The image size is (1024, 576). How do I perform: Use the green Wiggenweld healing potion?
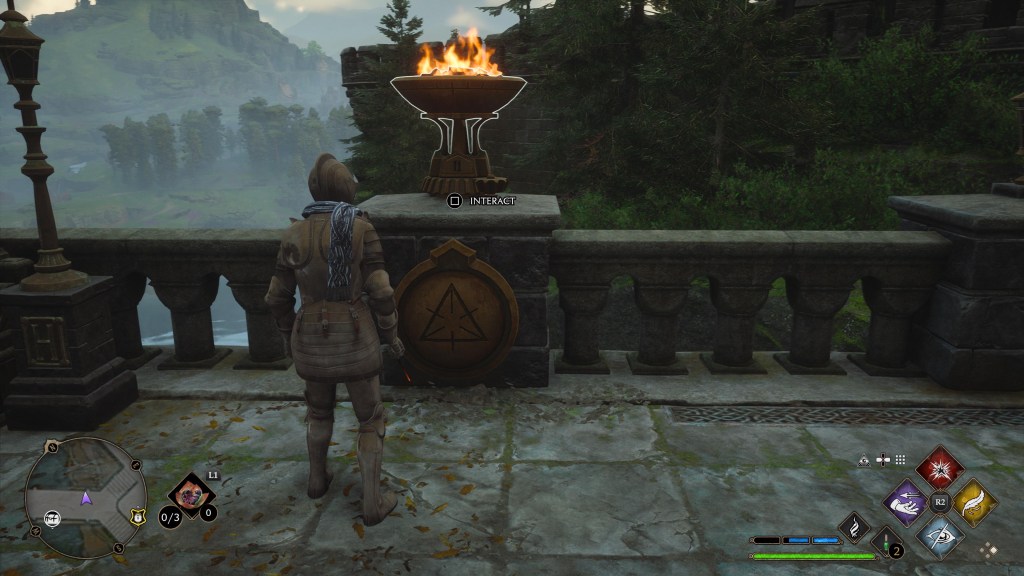tap(886, 545)
